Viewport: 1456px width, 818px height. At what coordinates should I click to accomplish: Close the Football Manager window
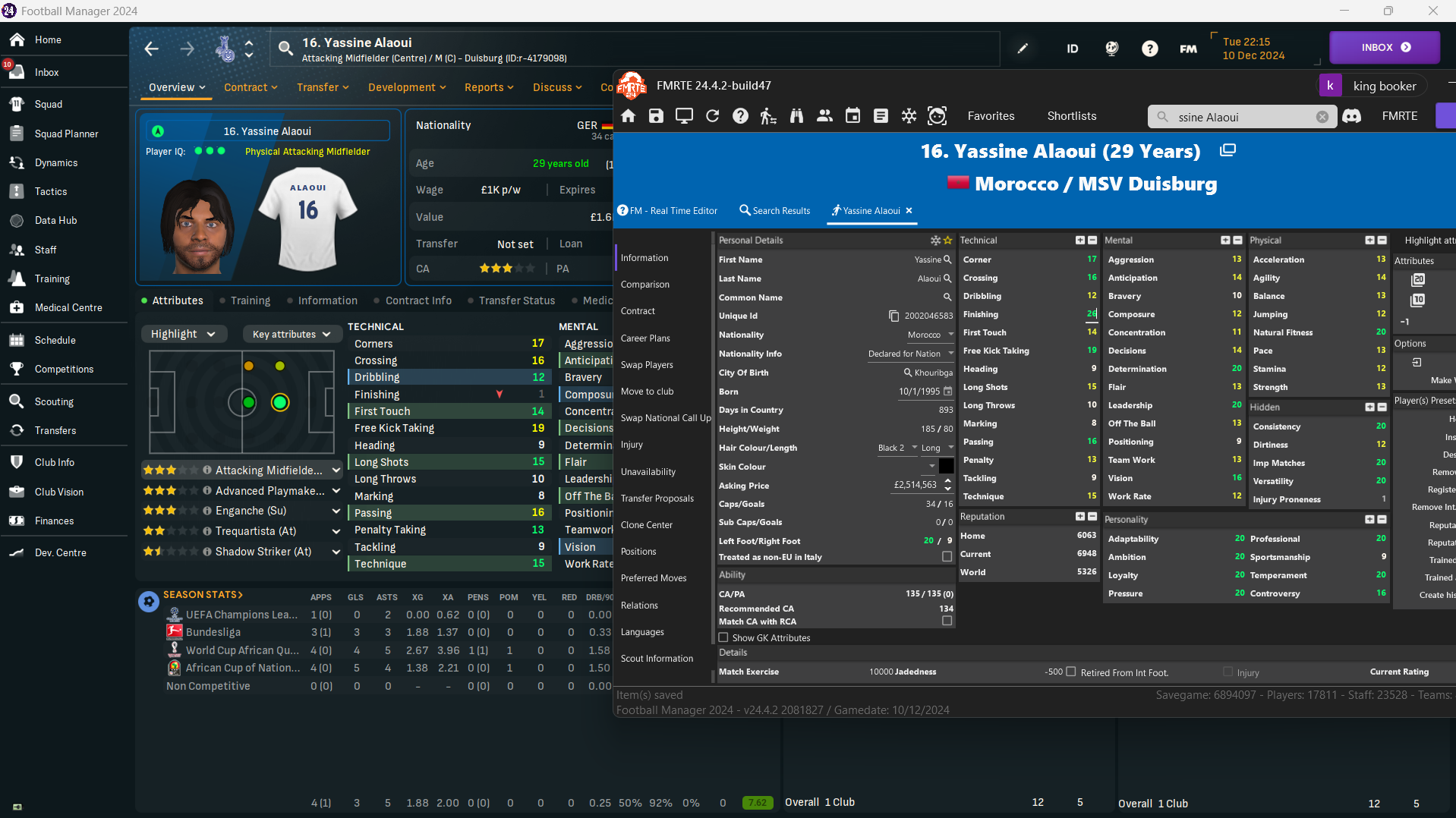click(1432, 11)
